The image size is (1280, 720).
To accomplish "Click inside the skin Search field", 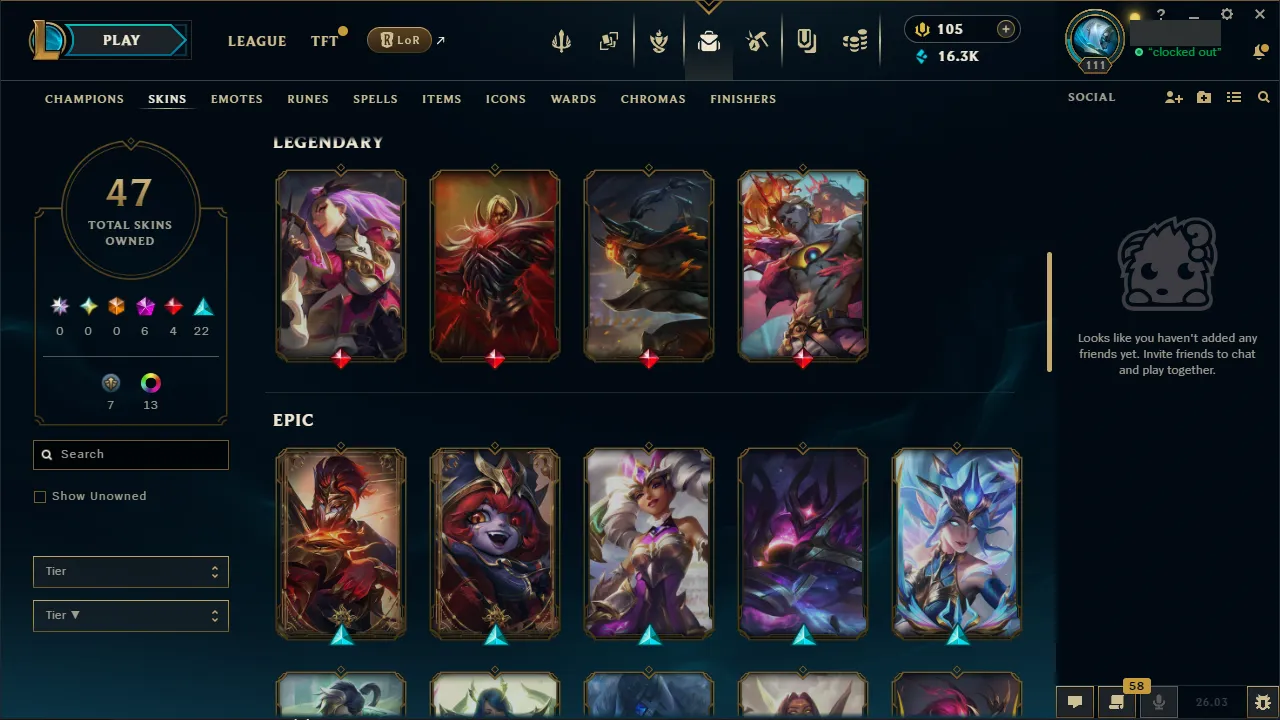I will click(x=130, y=454).
